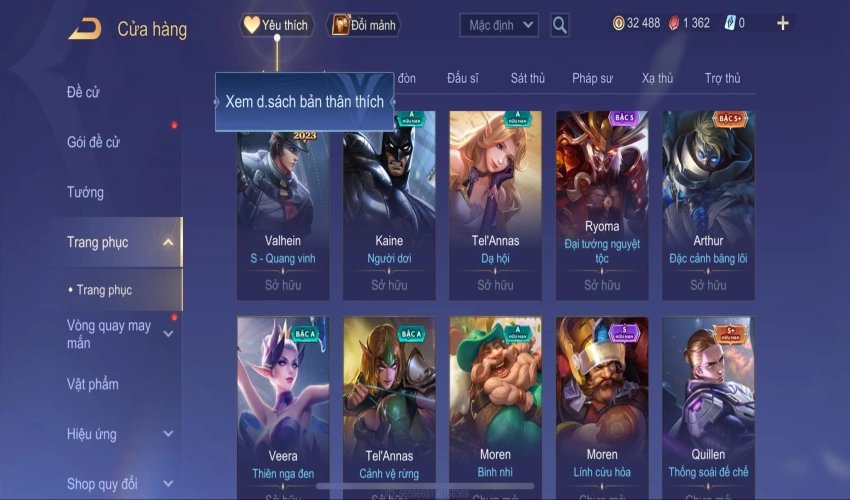Go back using the return arrow

pyautogui.click(x=85, y=29)
